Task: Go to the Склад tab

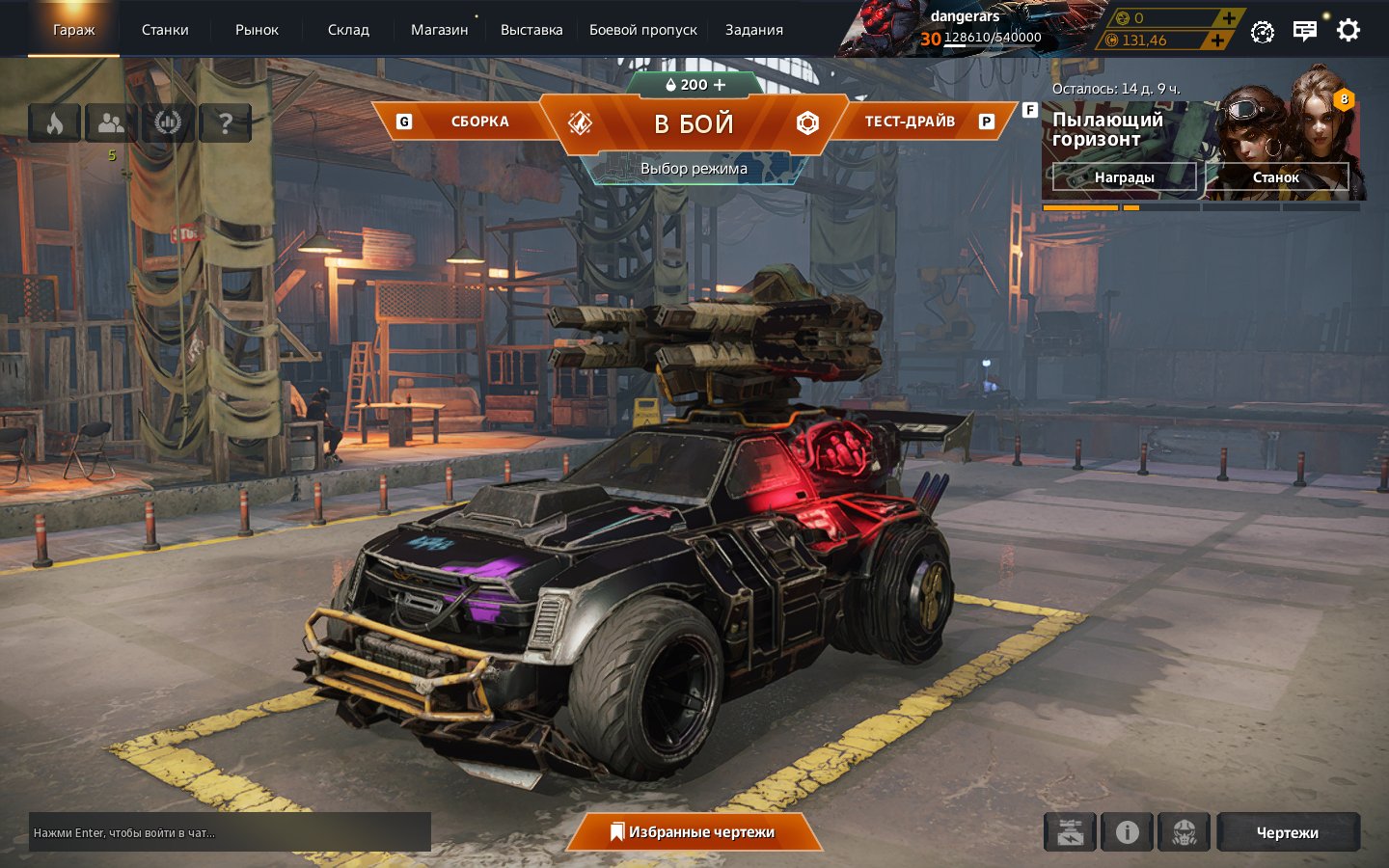Action: pyautogui.click(x=348, y=30)
